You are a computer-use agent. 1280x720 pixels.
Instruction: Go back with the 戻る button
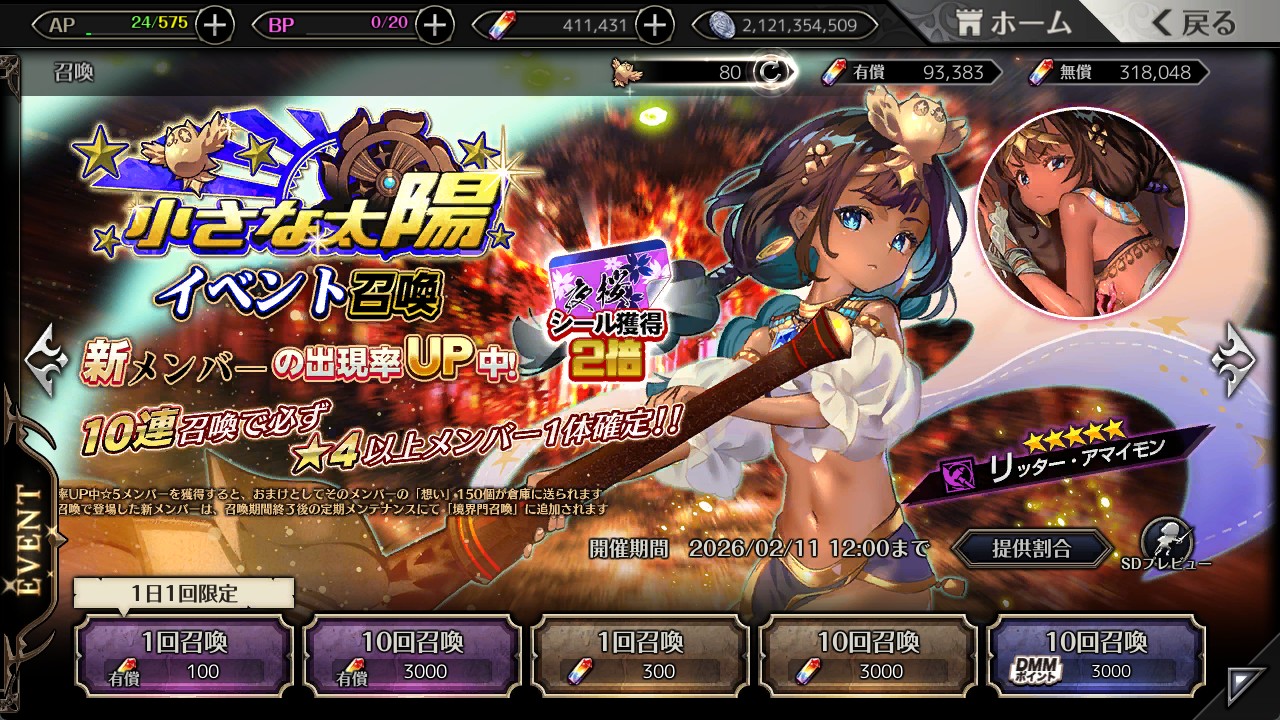1194,23
